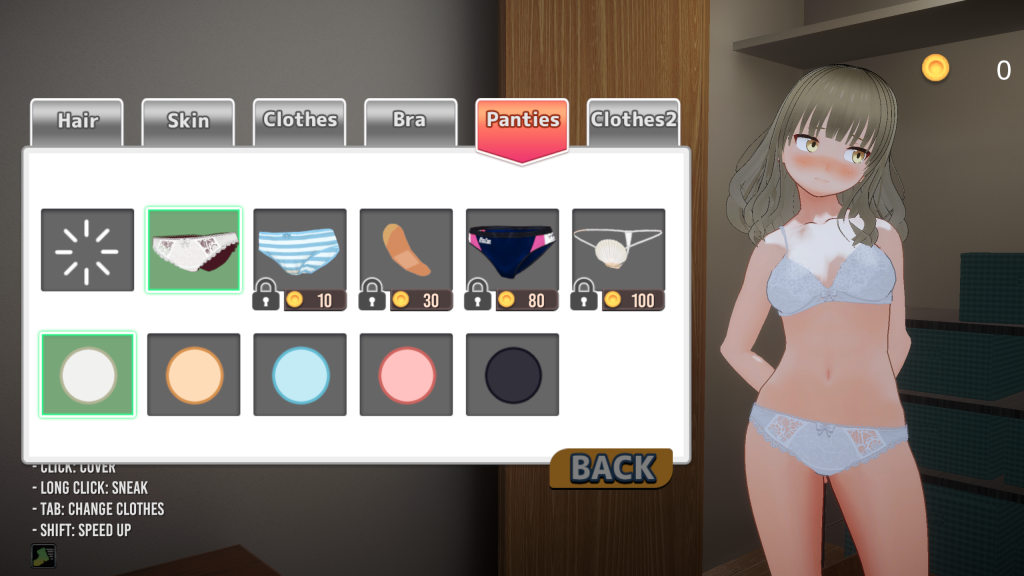Switch to the Hair tab
The height and width of the screenshot is (576, 1024).
pyautogui.click(x=77, y=121)
